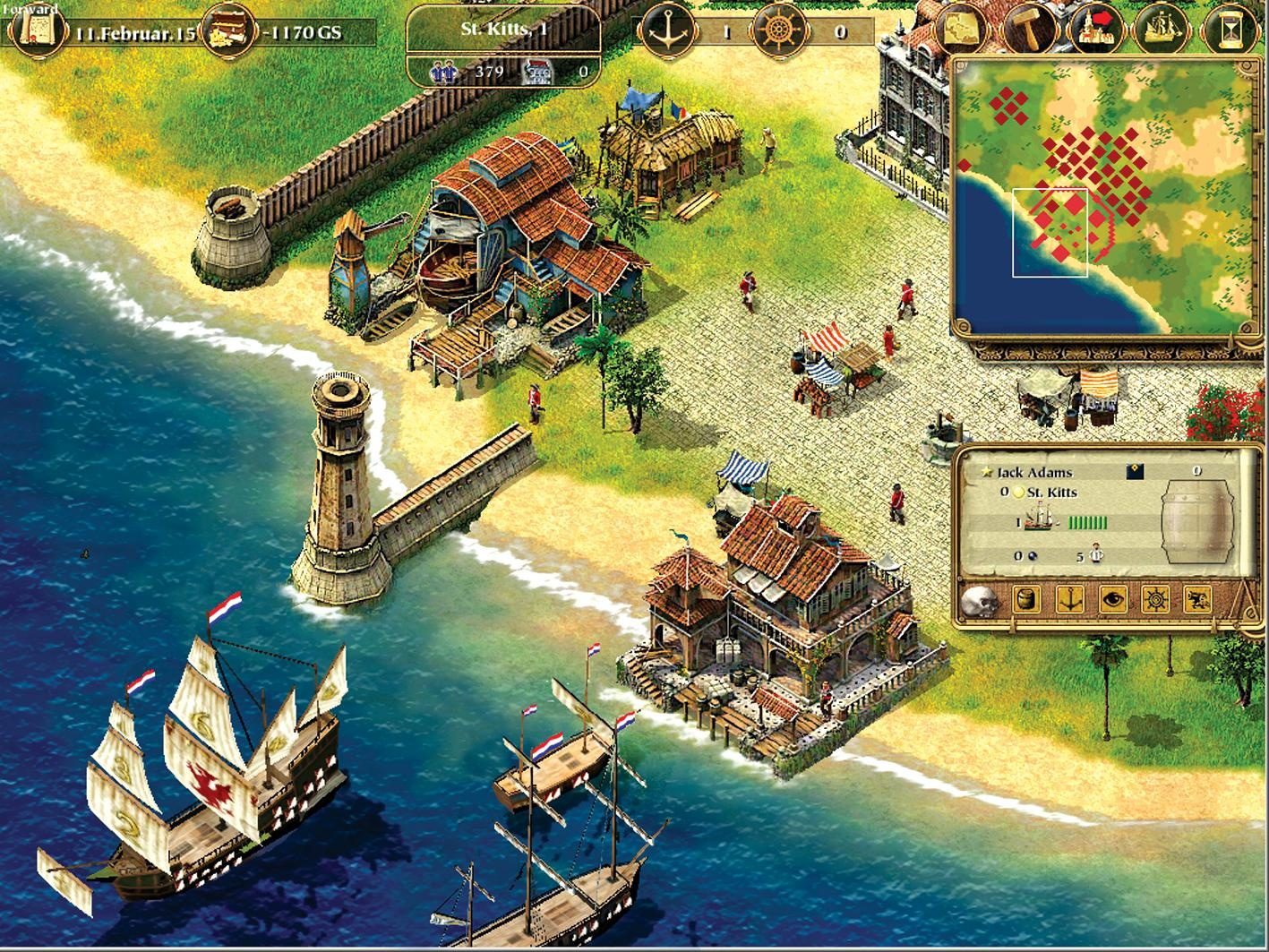Select the barrel cargo icon in the panel
Screen dimensions: 1269x952
click(x=1026, y=599)
